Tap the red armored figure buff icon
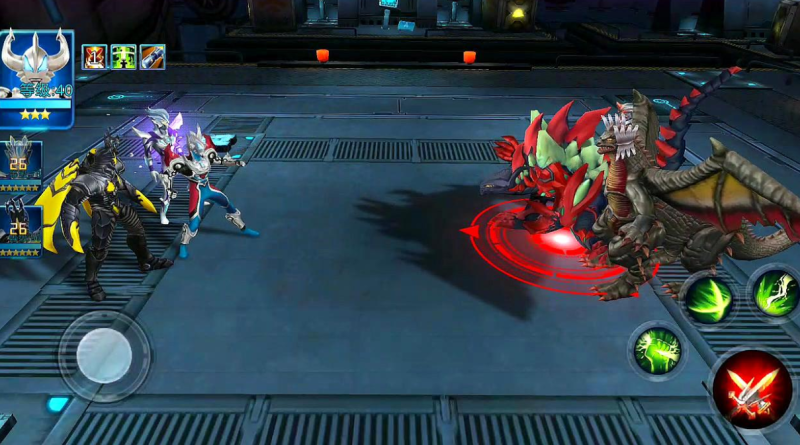This screenshot has height=445, width=800. pos(94,57)
